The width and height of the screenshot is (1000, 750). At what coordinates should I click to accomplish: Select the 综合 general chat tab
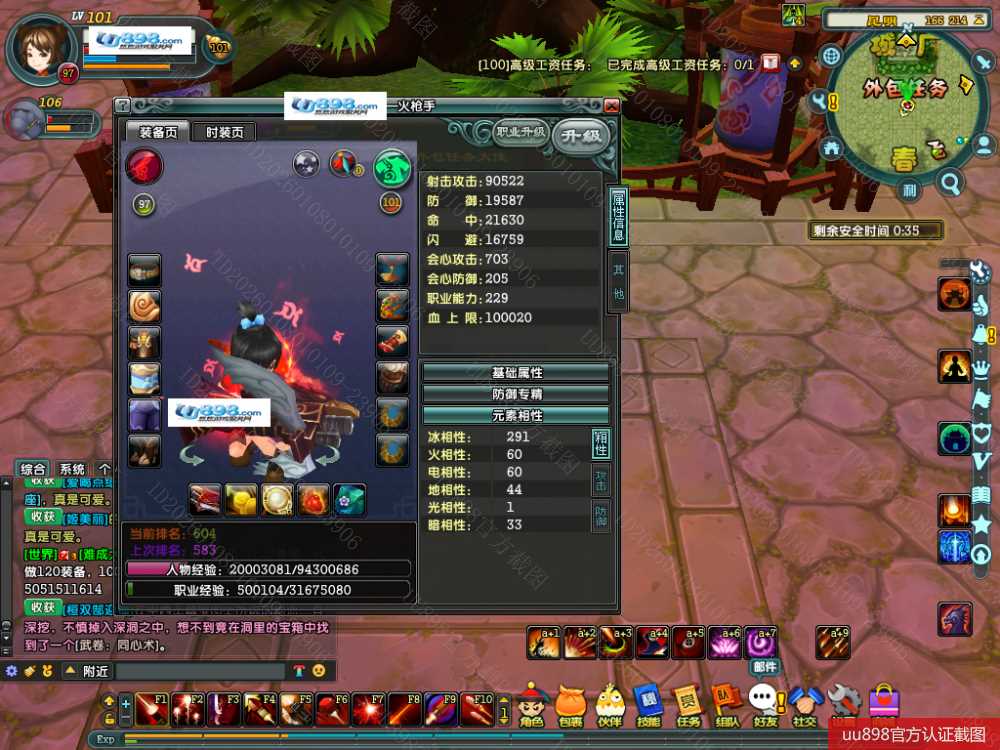click(x=33, y=469)
